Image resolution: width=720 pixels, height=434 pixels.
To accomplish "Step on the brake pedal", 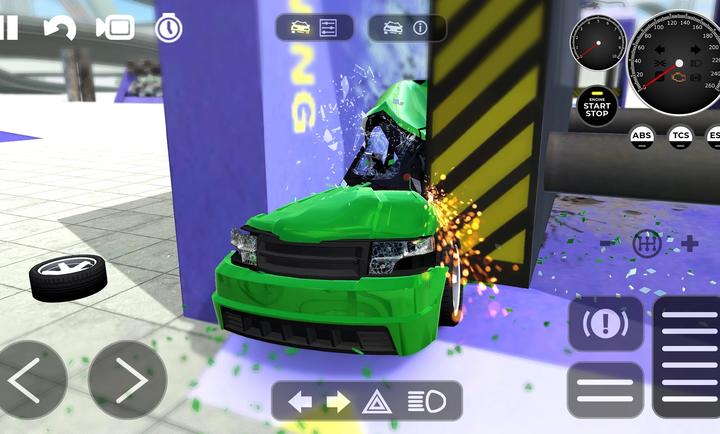I will (x=606, y=389).
